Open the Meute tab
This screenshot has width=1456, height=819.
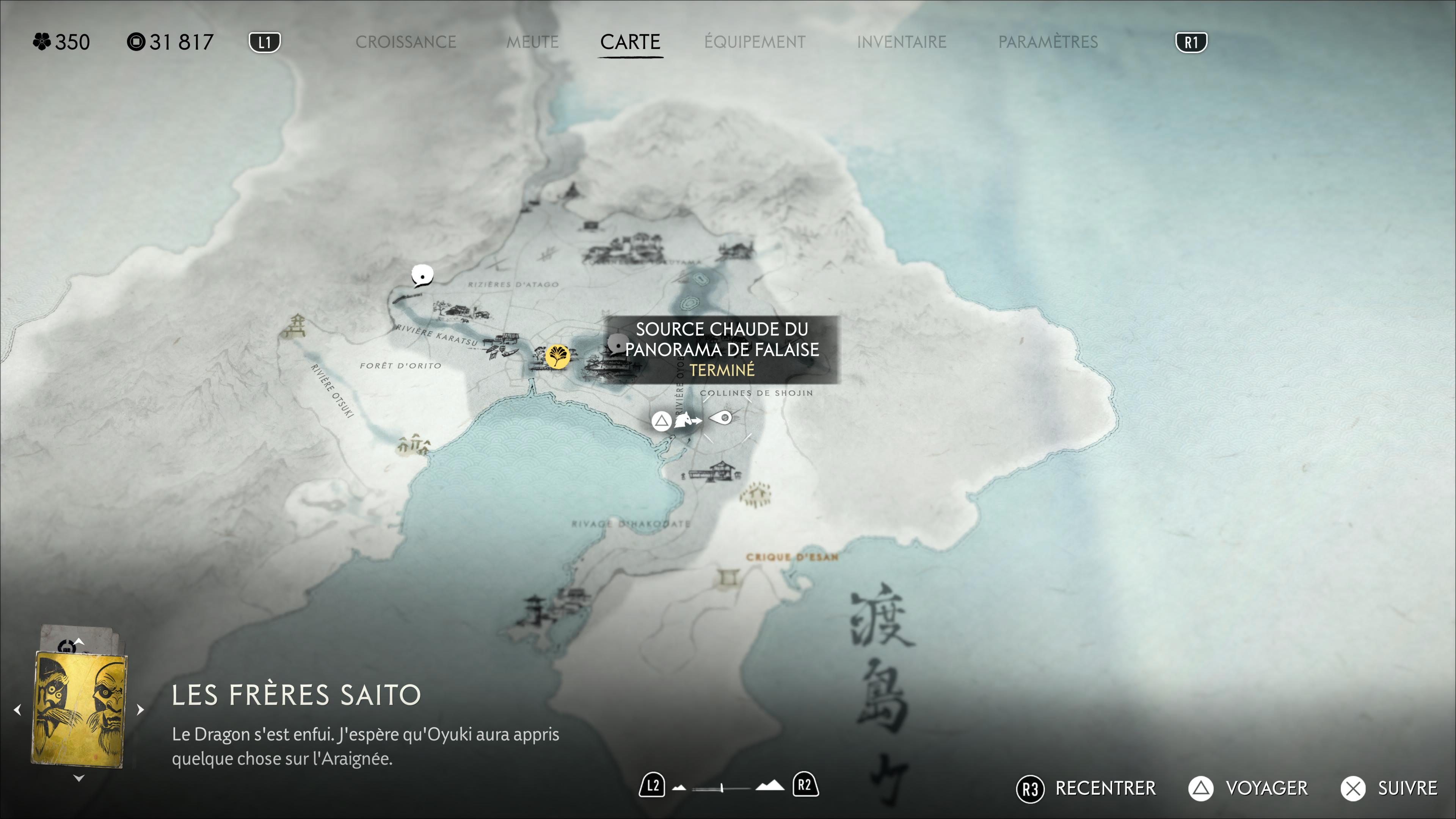pyautogui.click(x=532, y=42)
